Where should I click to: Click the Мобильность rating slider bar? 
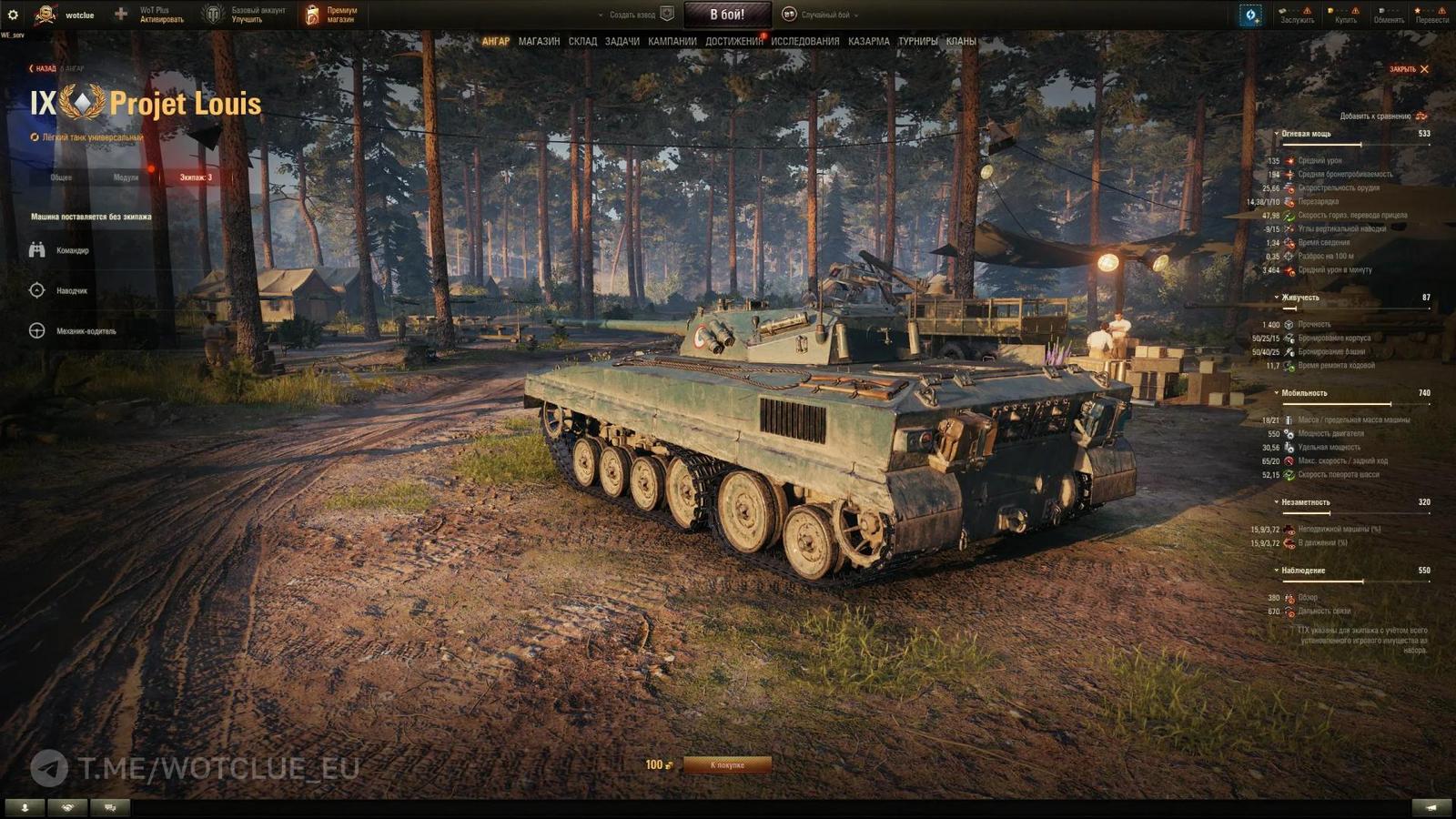click(1356, 406)
